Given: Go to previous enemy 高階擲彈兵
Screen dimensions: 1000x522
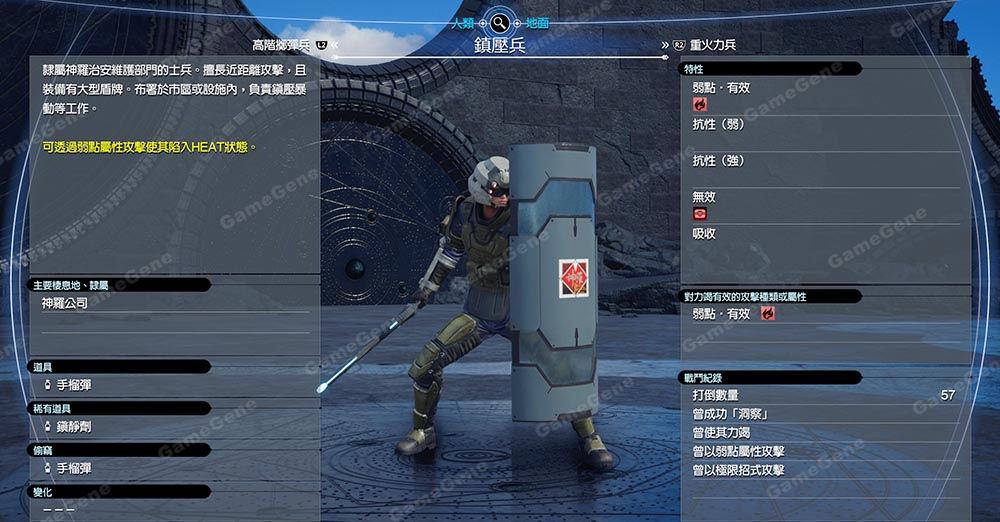Looking at the screenshot, I should (x=283, y=45).
